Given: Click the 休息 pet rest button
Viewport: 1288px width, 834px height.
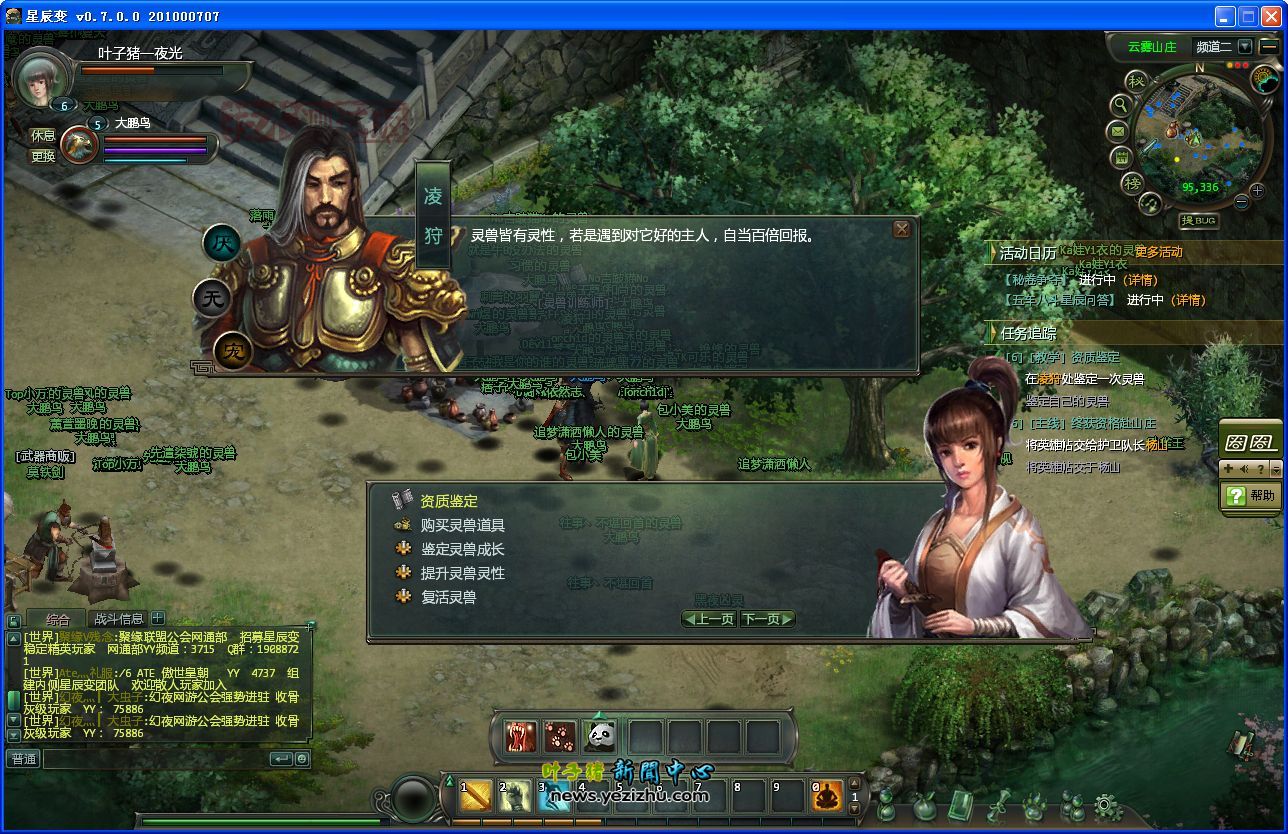Looking at the screenshot, I should pos(43,135).
